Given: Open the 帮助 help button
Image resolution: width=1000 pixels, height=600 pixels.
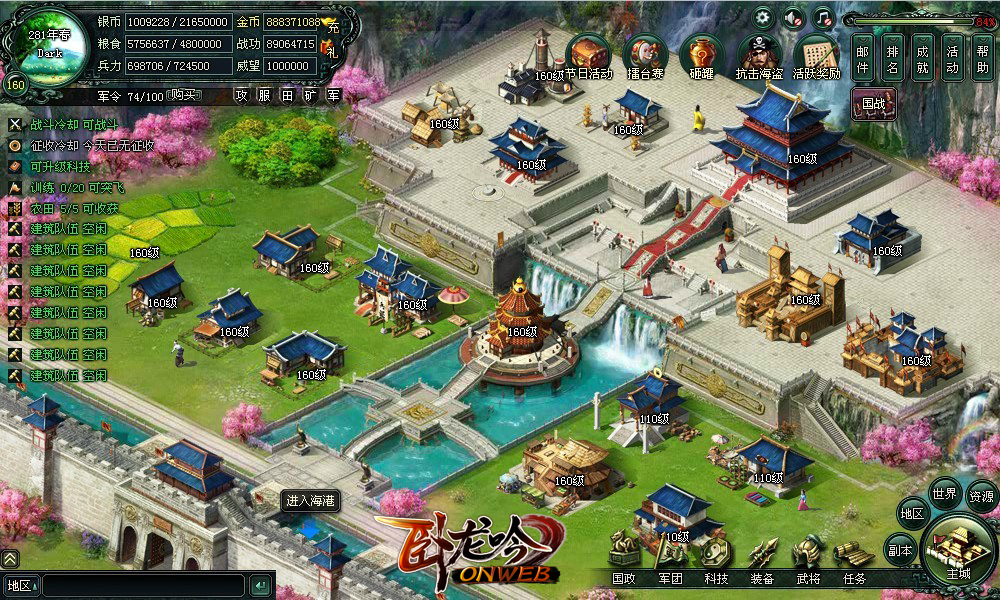Looking at the screenshot, I should 982,56.
